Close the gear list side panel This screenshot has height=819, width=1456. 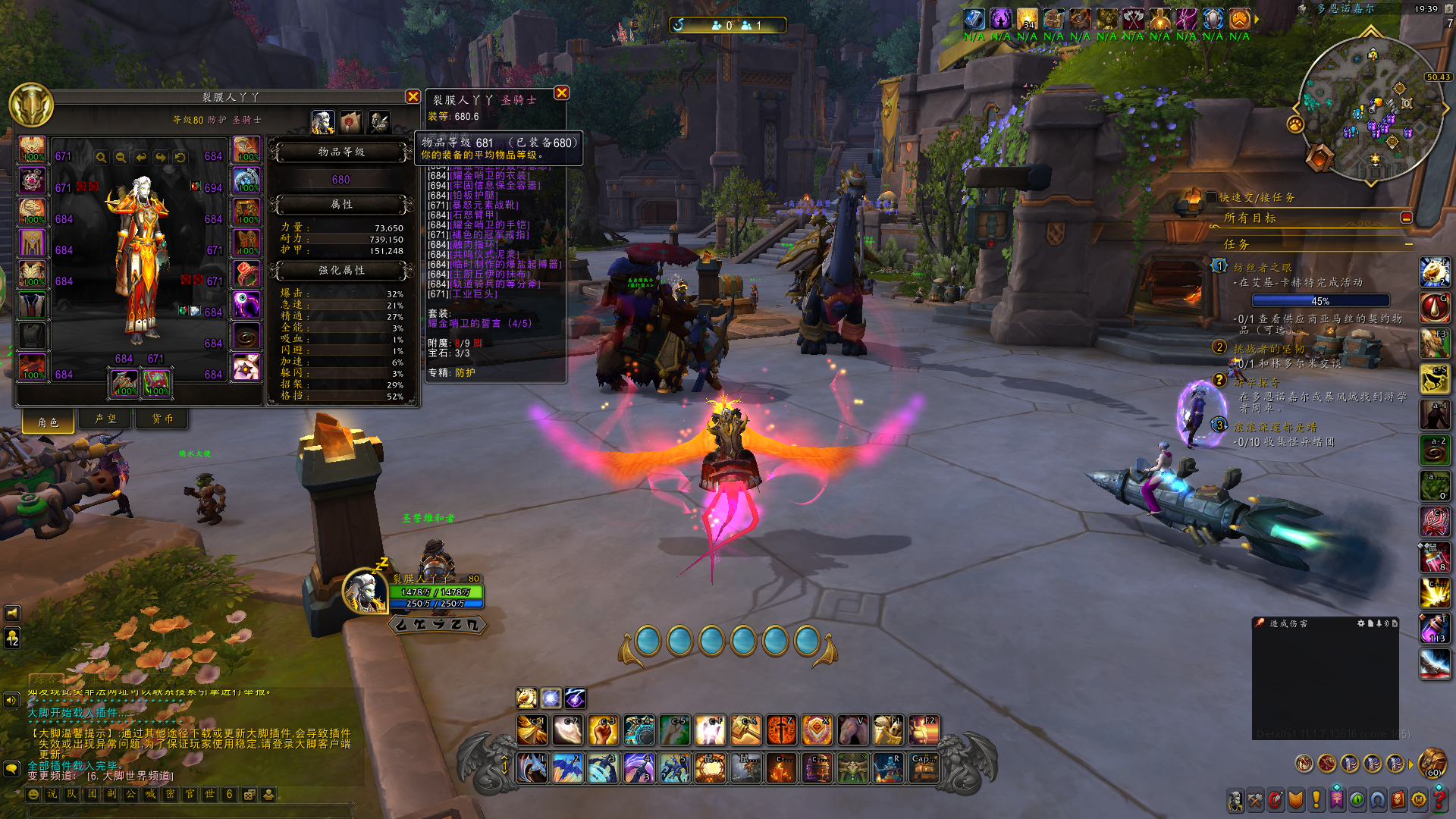pos(561,93)
